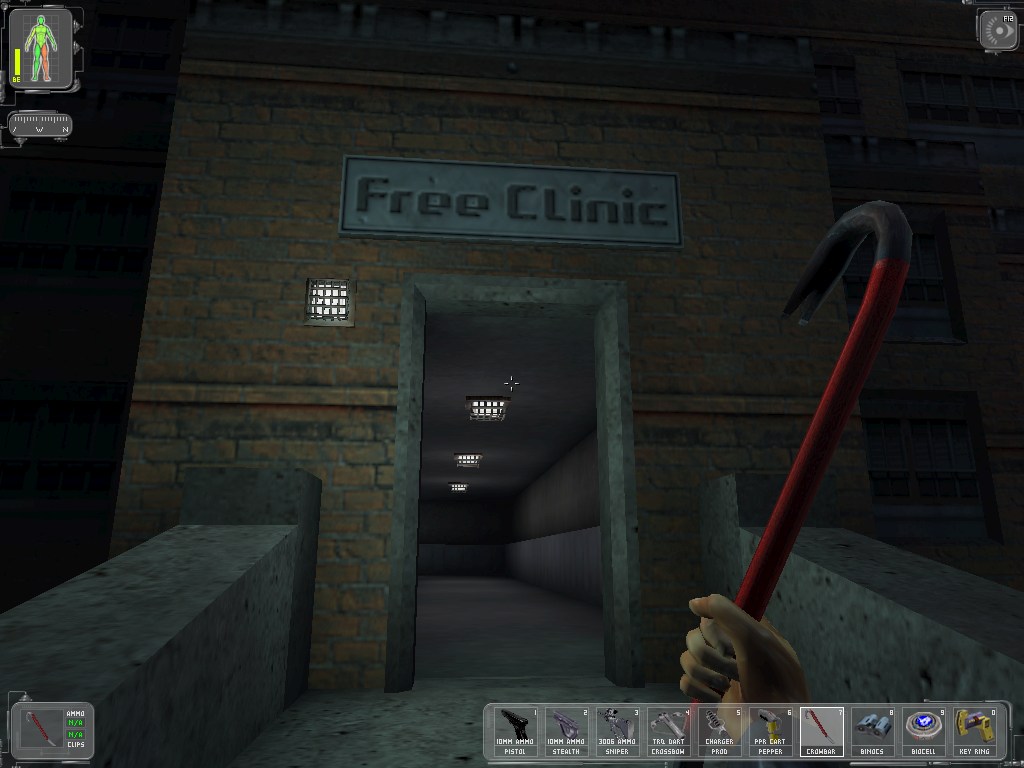This screenshot has height=768, width=1024.
Task: Click the equipped crowbar ammo panel
Action: [48, 729]
